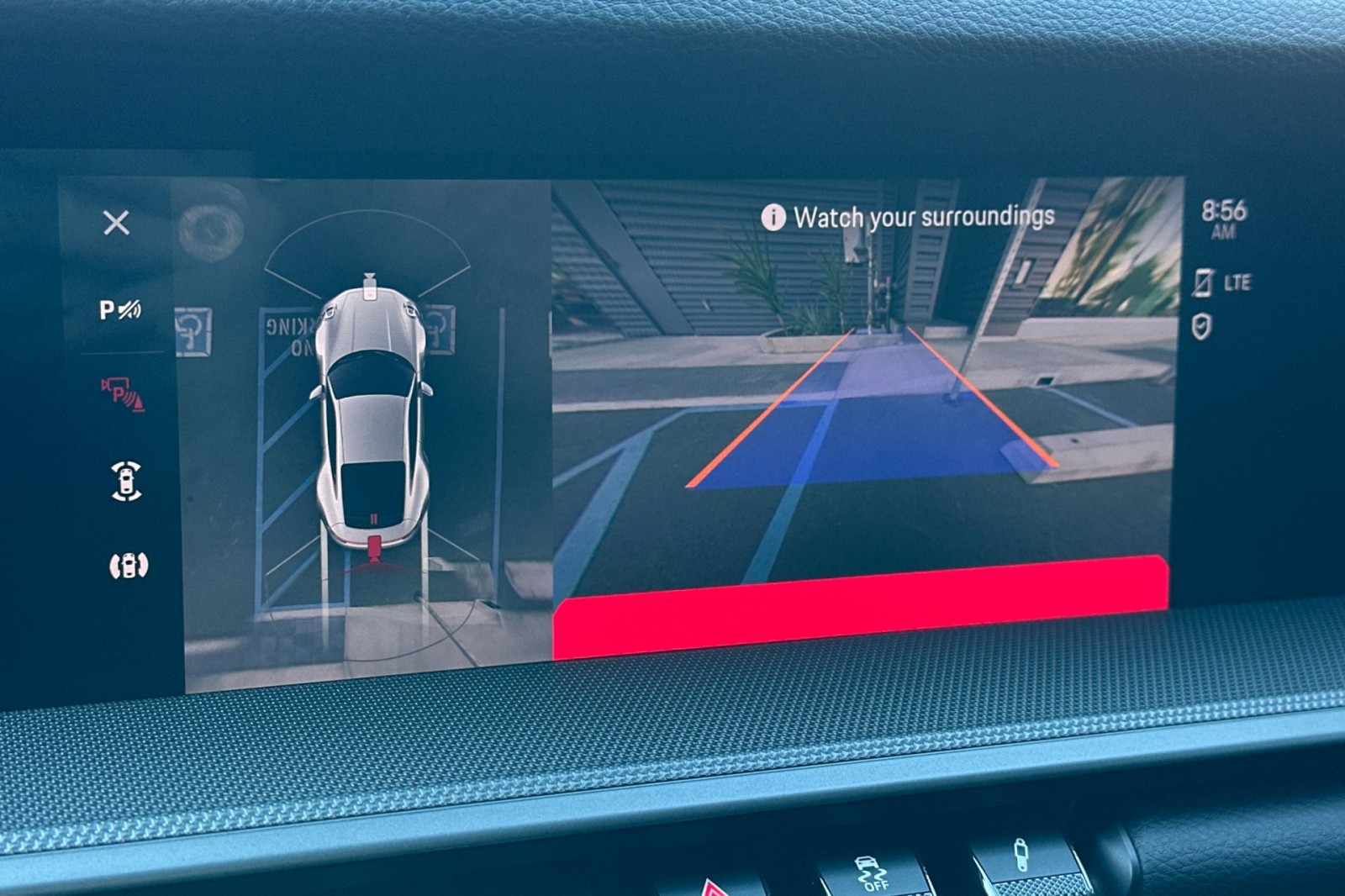Switch to the side sensor view
Screen dimensions: 1345x896
[128, 566]
